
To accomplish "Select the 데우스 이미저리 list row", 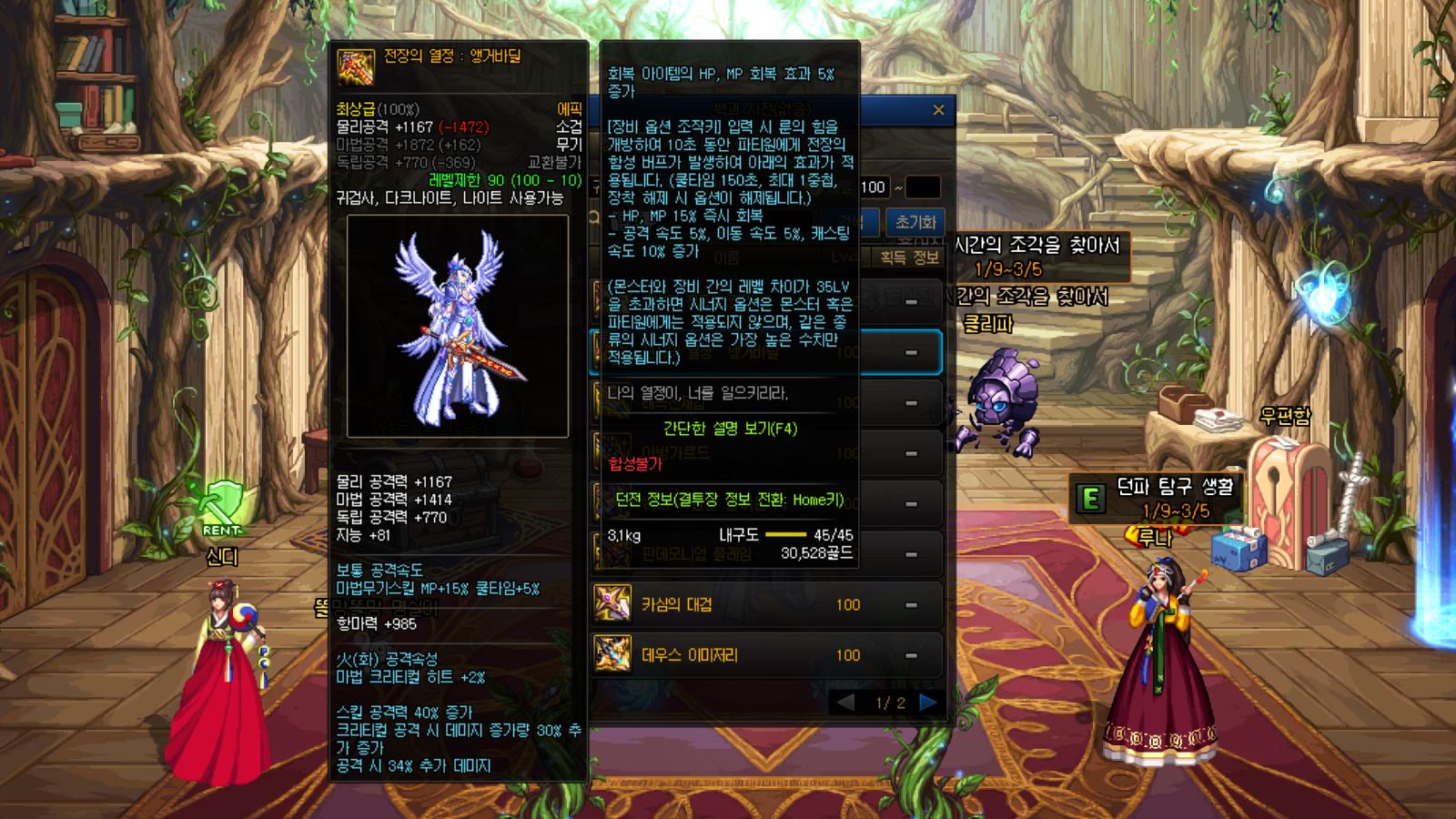I will [x=766, y=655].
